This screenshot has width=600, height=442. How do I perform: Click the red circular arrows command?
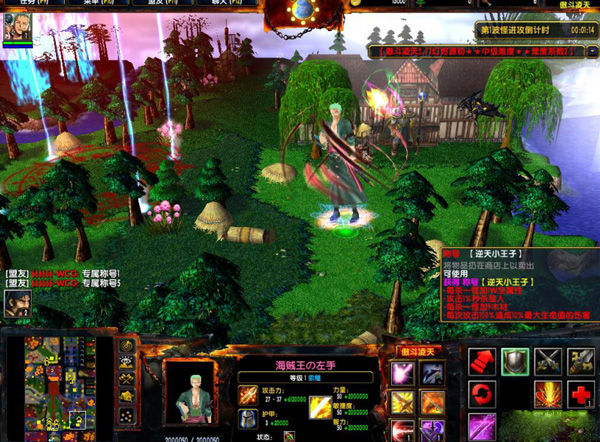coord(483,393)
